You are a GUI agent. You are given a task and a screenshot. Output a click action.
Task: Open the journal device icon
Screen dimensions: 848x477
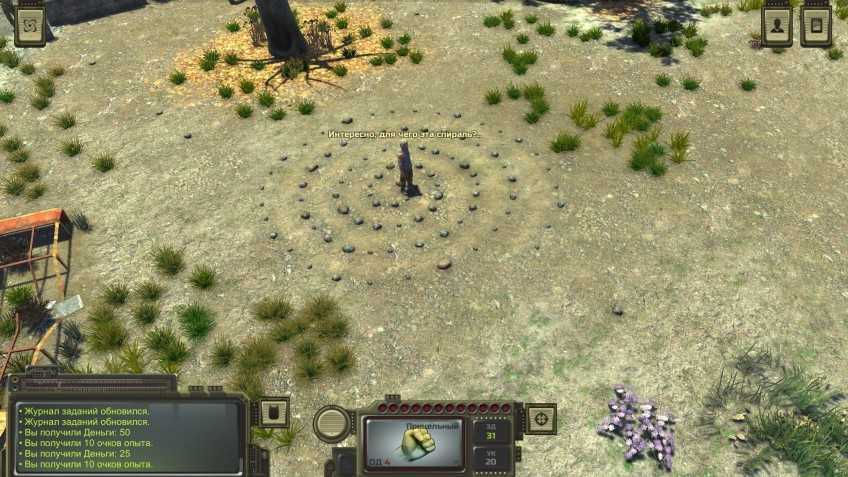816,26
